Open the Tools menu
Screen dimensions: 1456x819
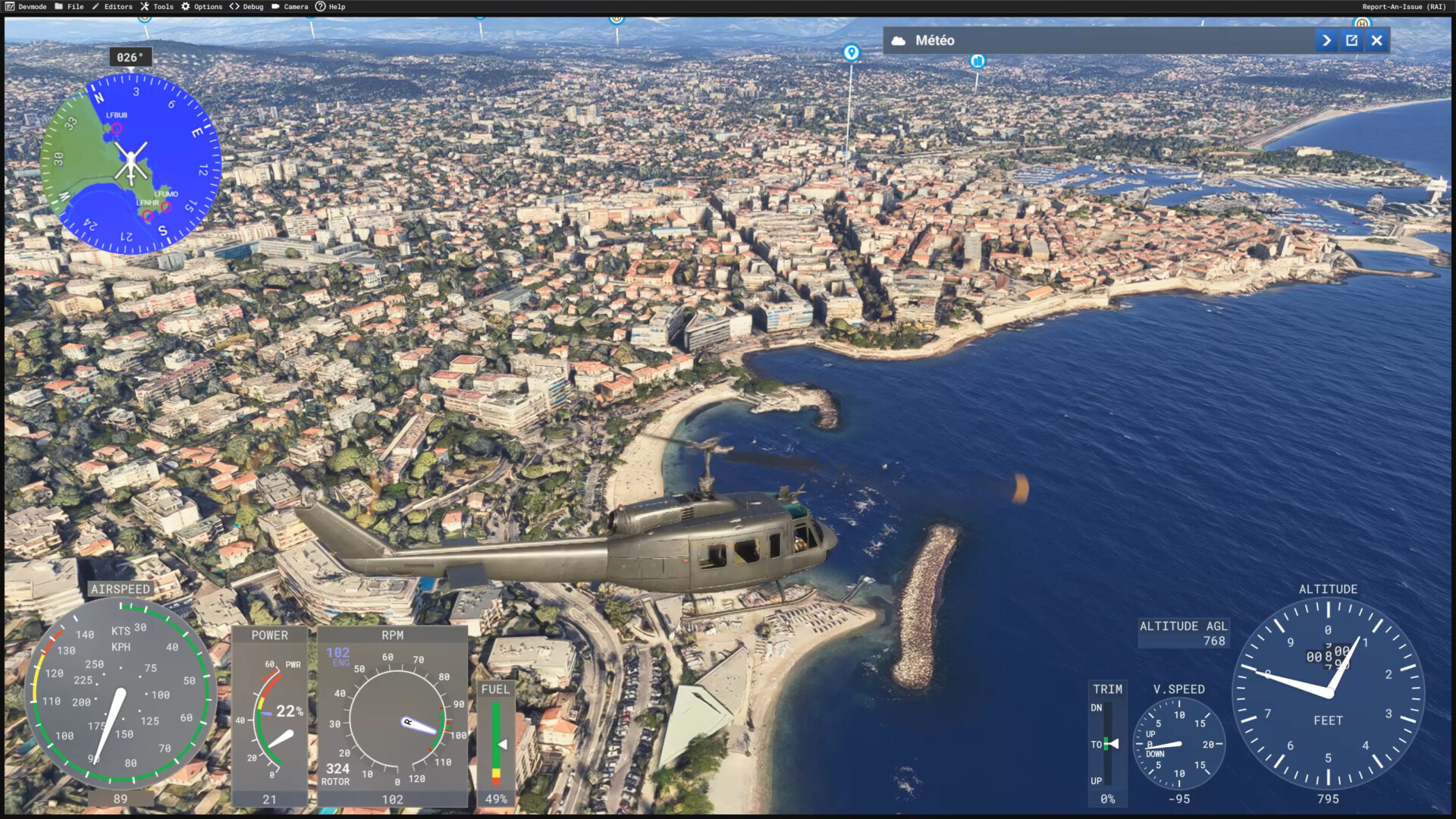coord(157,7)
